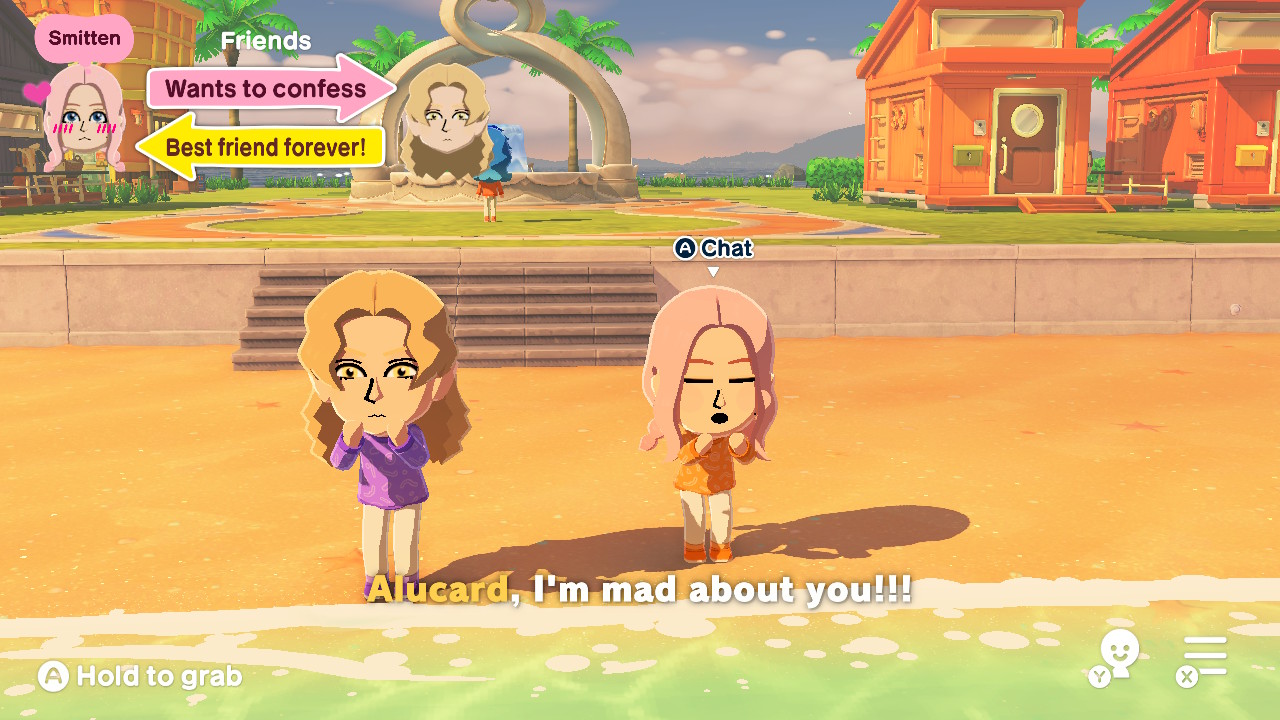The width and height of the screenshot is (1280, 720).
Task: Open the Mii face icon
Action: pyautogui.click(x=1118, y=653)
